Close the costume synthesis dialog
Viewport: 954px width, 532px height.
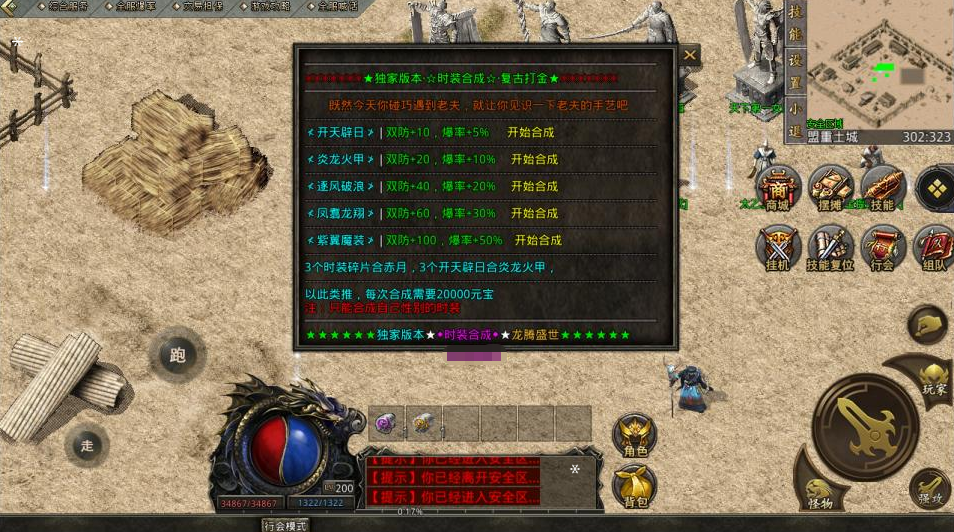(x=689, y=56)
